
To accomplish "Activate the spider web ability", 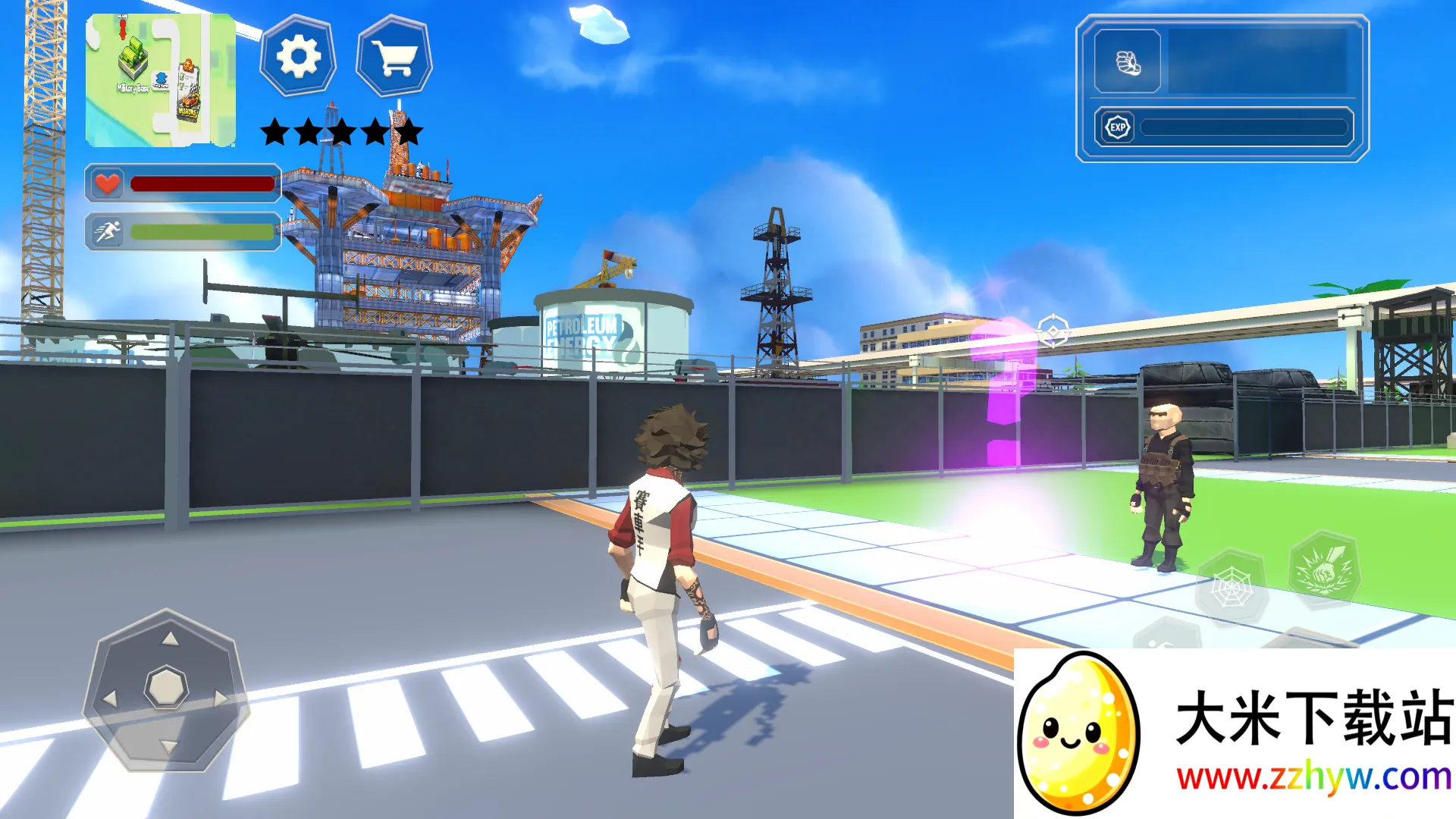I will (x=1231, y=588).
